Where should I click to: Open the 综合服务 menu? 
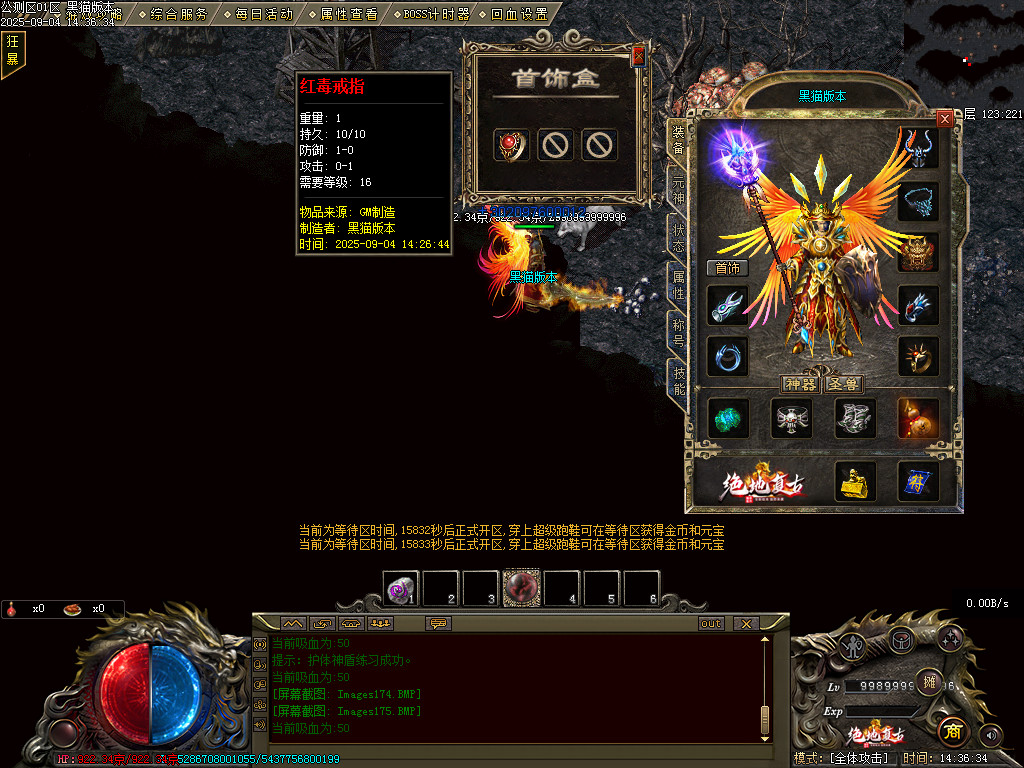(x=179, y=14)
